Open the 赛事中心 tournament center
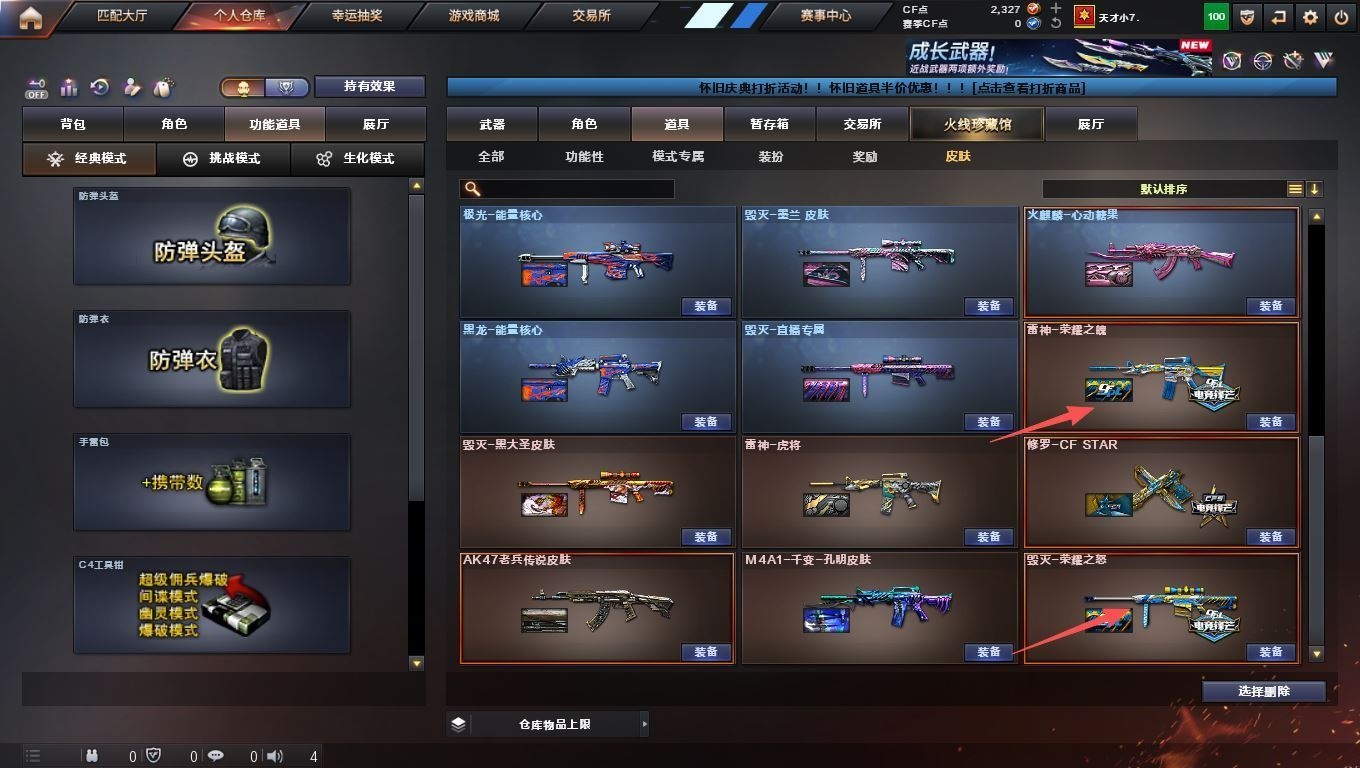 coord(825,16)
